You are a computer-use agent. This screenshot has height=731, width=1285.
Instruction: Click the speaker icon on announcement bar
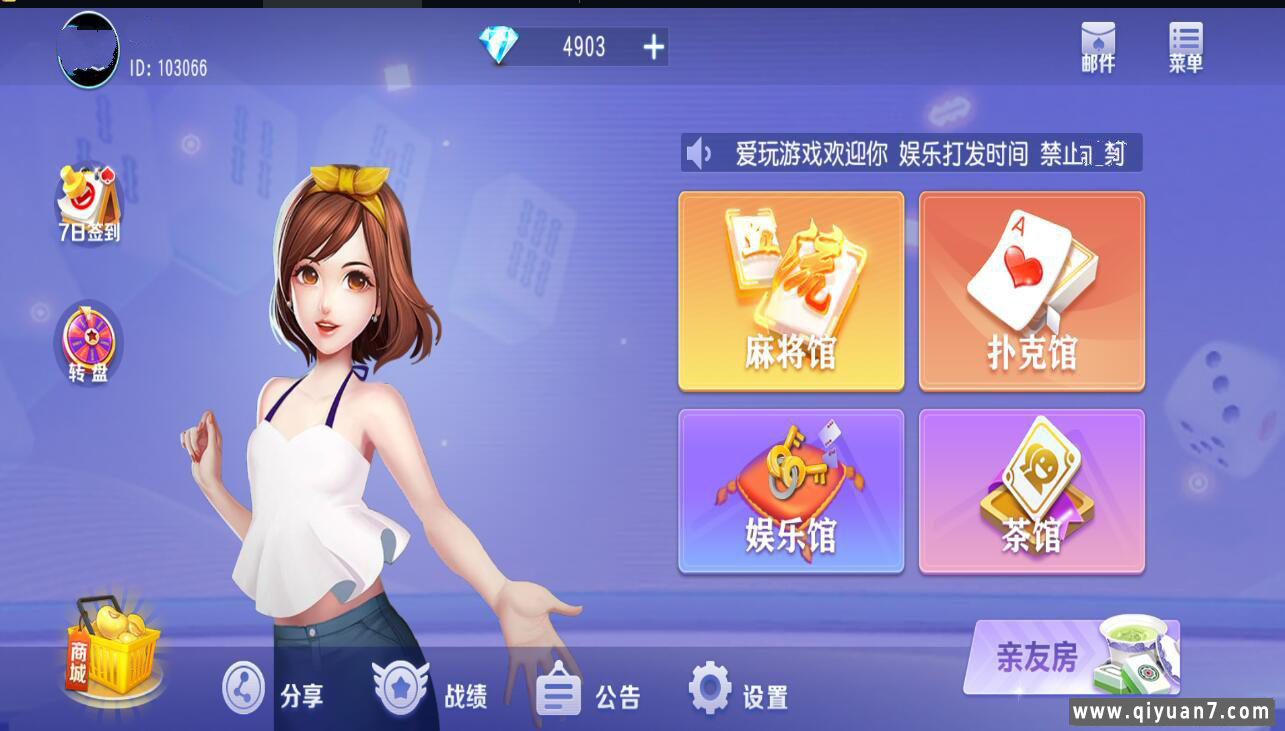tap(699, 154)
